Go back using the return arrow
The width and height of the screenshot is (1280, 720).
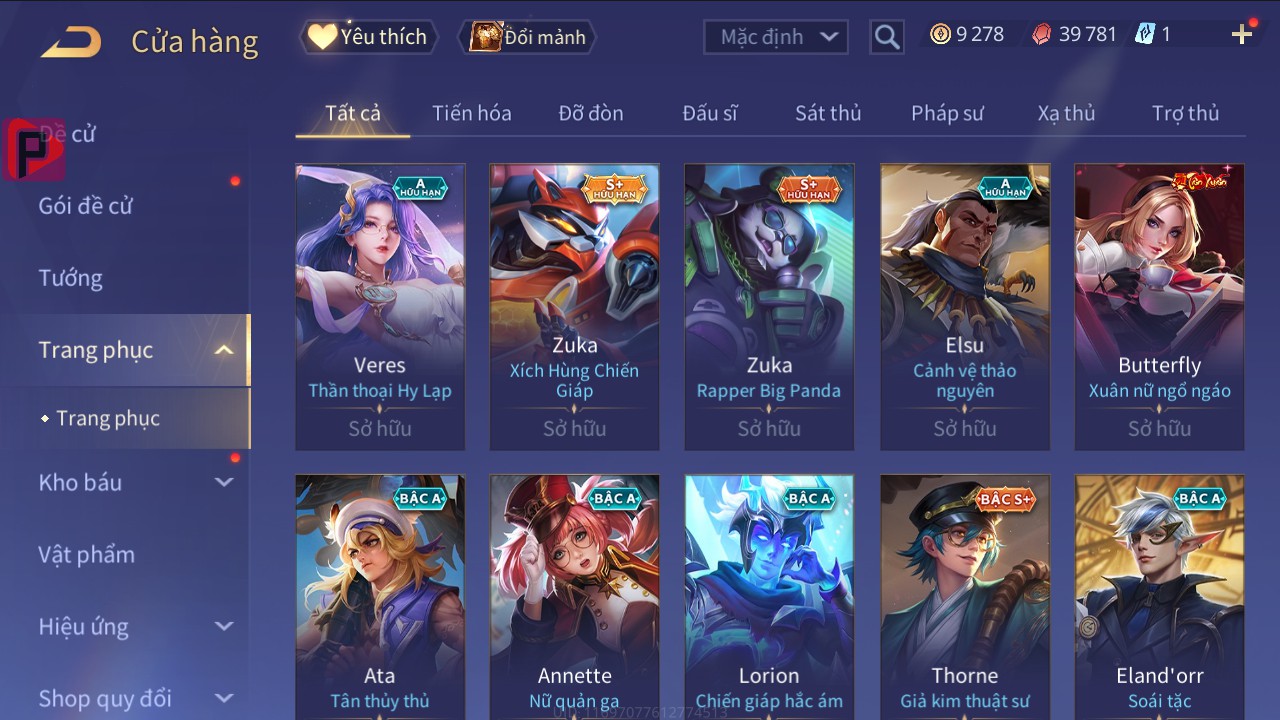[x=71, y=42]
